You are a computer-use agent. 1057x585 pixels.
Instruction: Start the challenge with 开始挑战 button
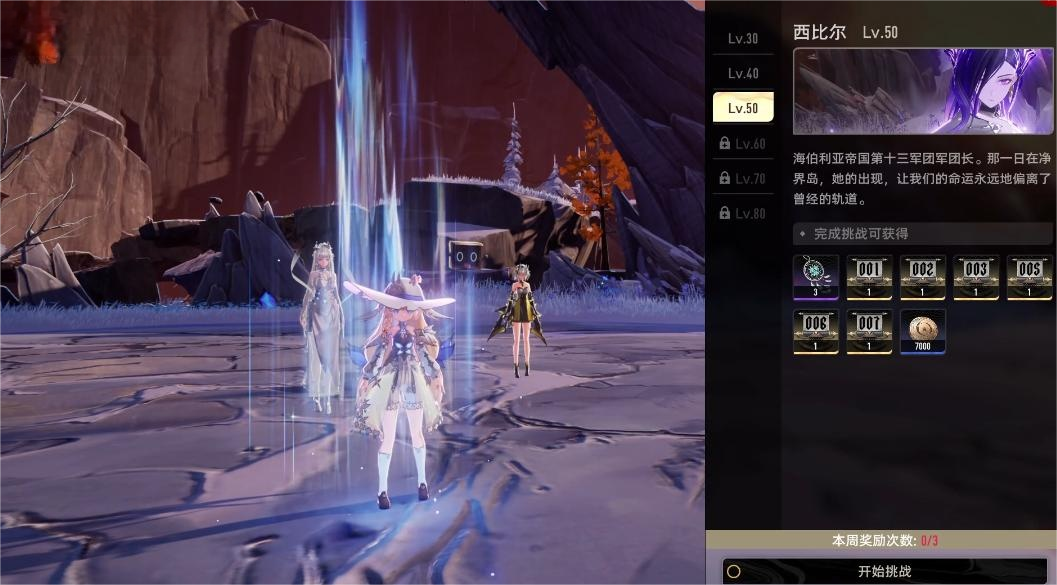(x=884, y=572)
